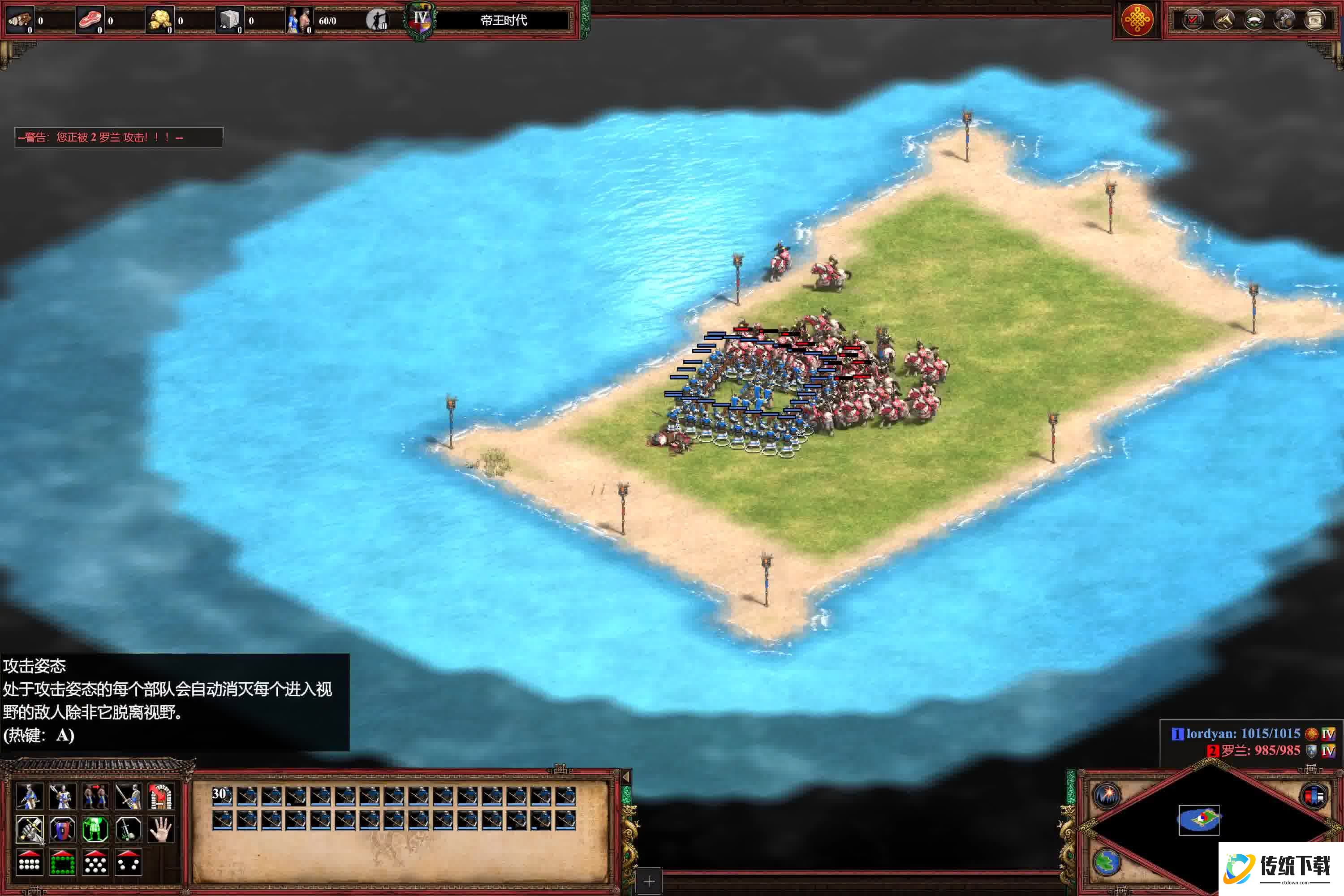
Task: Click the garrison gate arrow icon
Action: point(161,797)
